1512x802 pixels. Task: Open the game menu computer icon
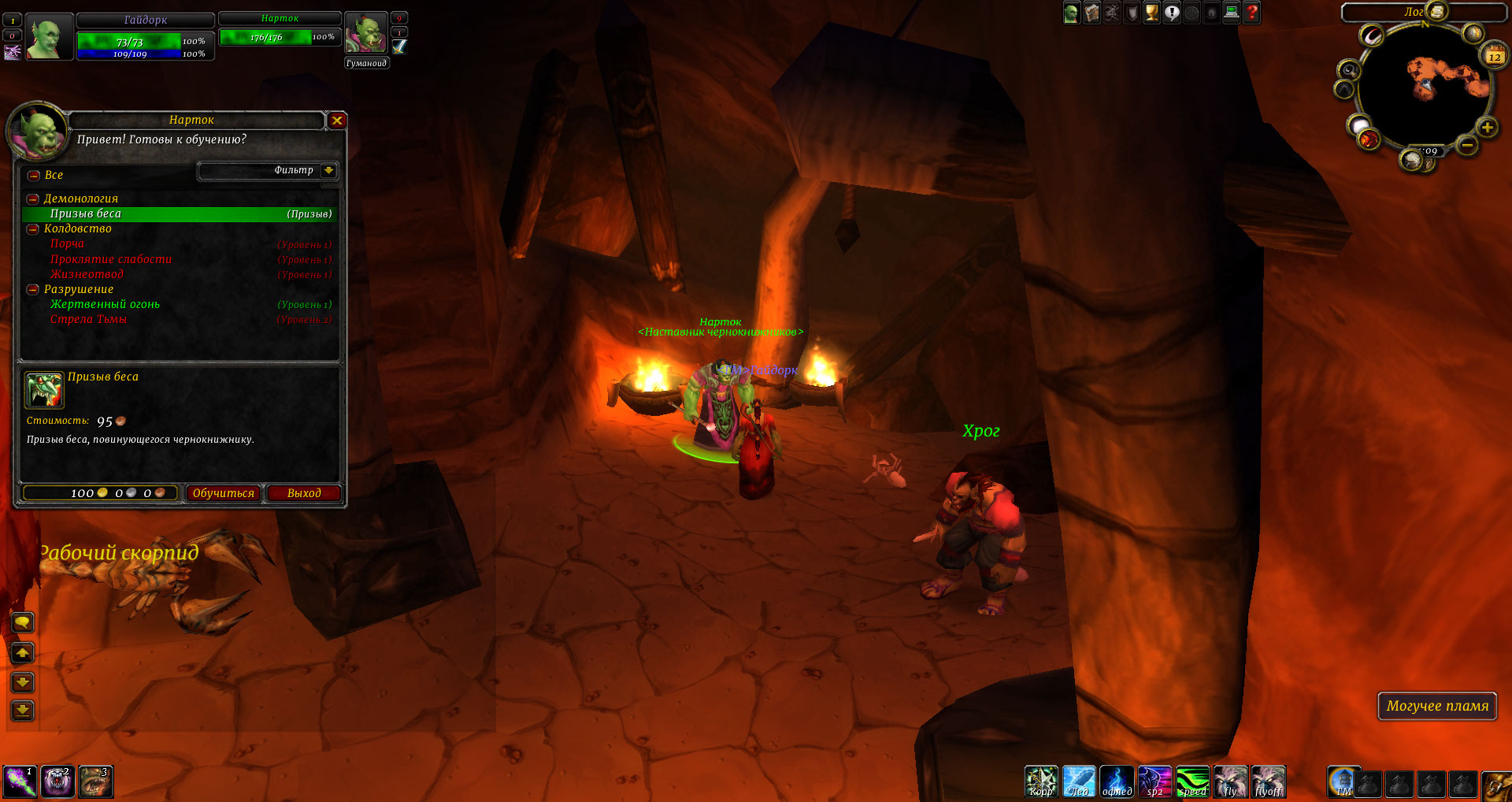point(1232,13)
